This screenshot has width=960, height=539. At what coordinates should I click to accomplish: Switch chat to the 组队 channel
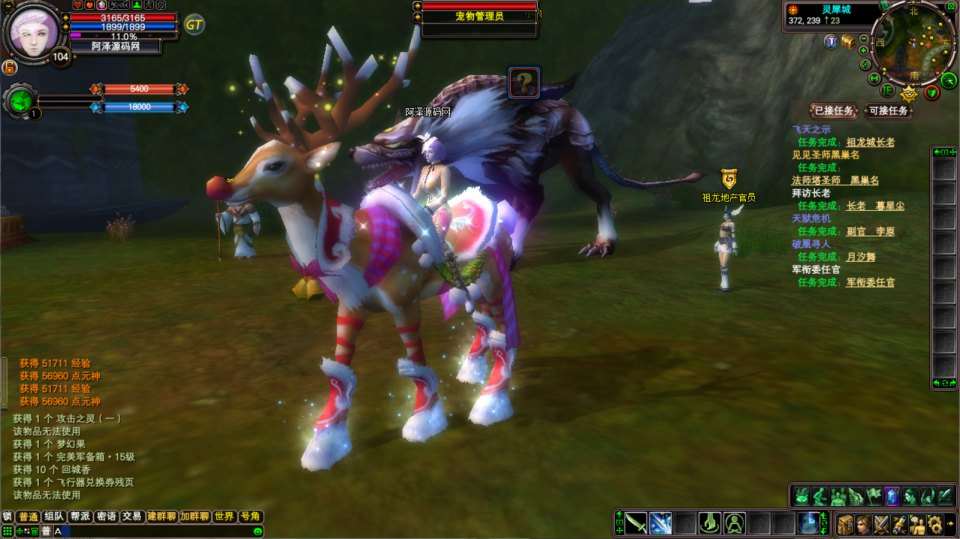54,517
